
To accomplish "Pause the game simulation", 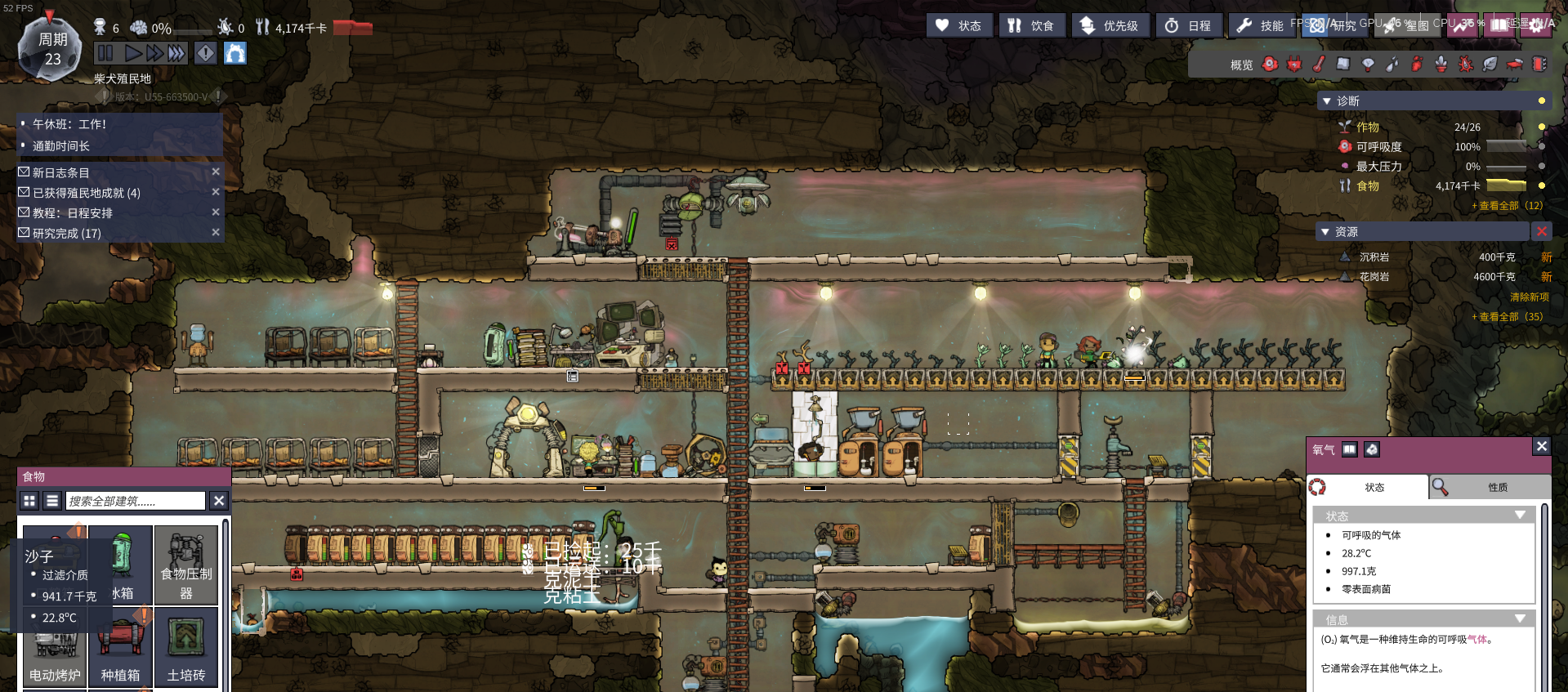I will (x=105, y=54).
